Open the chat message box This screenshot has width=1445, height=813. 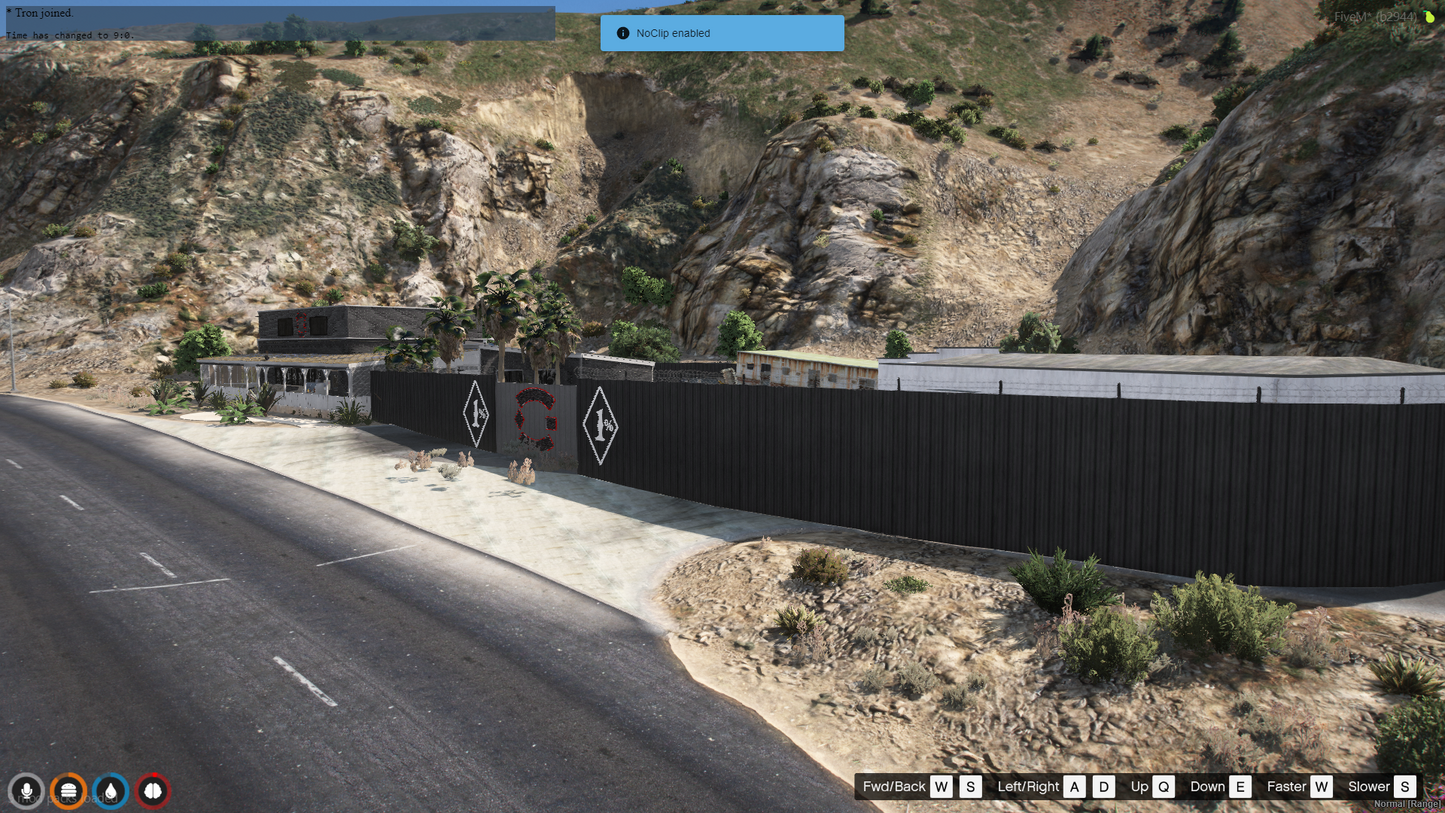[x=280, y=23]
